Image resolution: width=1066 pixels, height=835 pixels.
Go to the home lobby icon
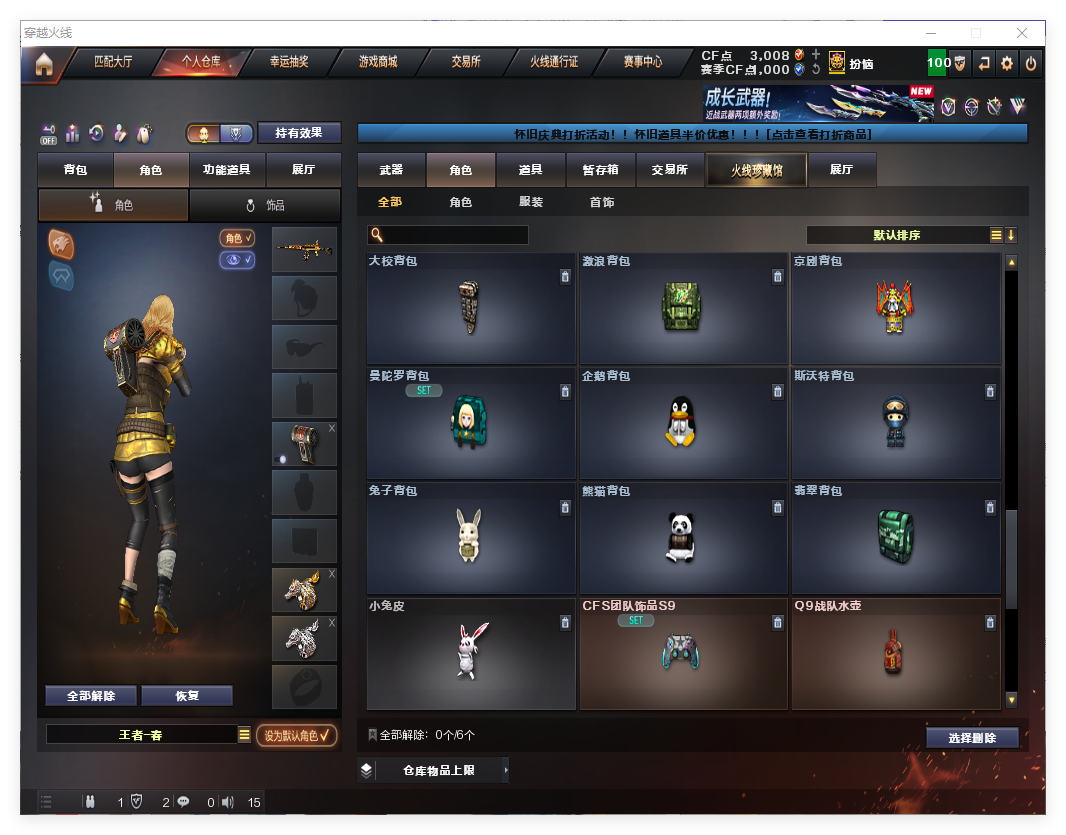coord(43,64)
